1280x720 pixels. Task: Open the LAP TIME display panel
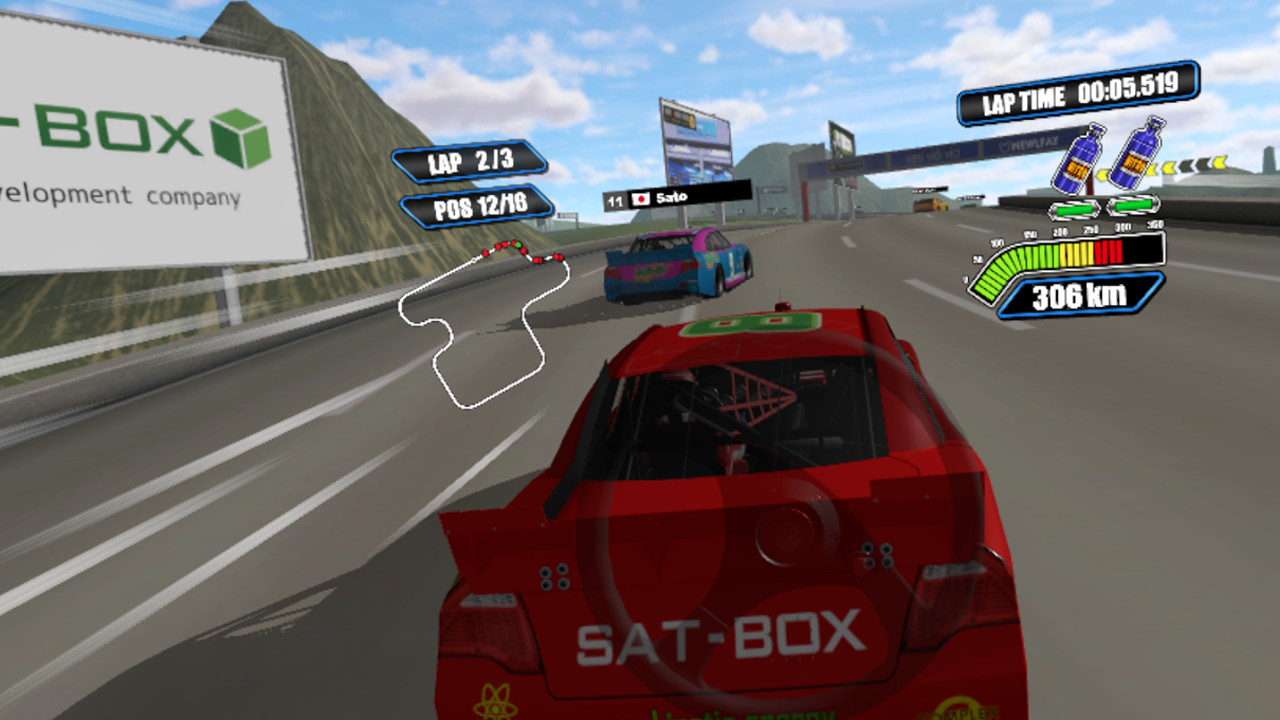click(1077, 99)
